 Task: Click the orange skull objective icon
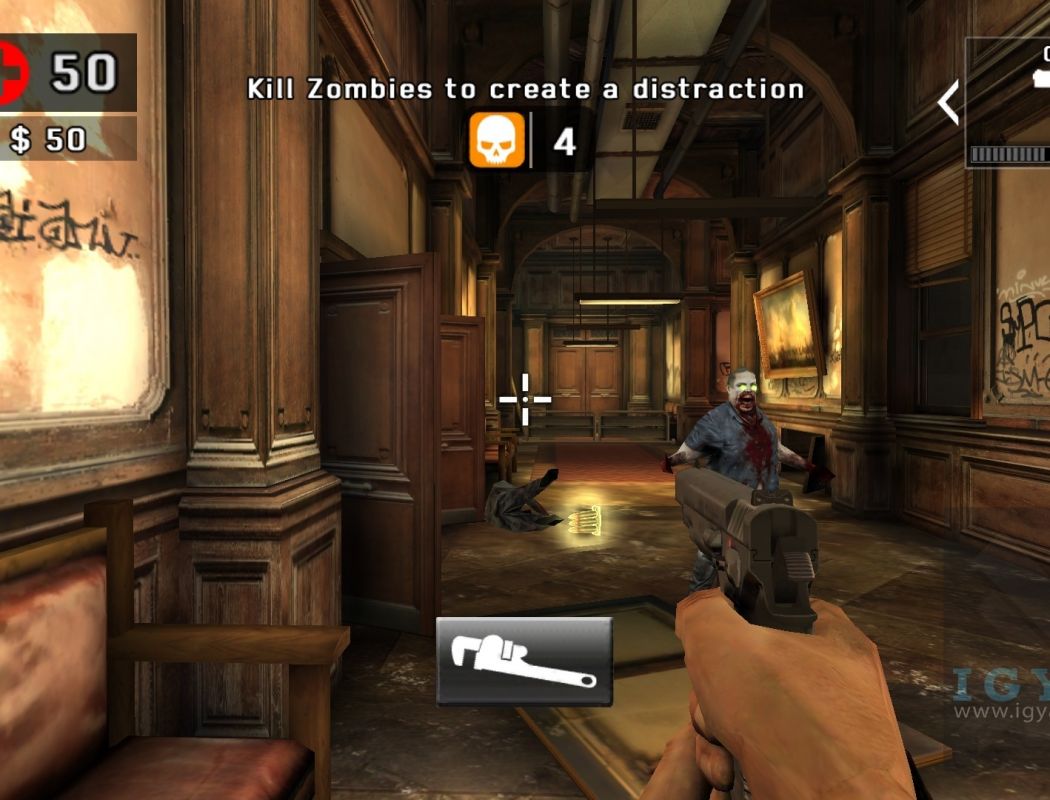(x=497, y=140)
